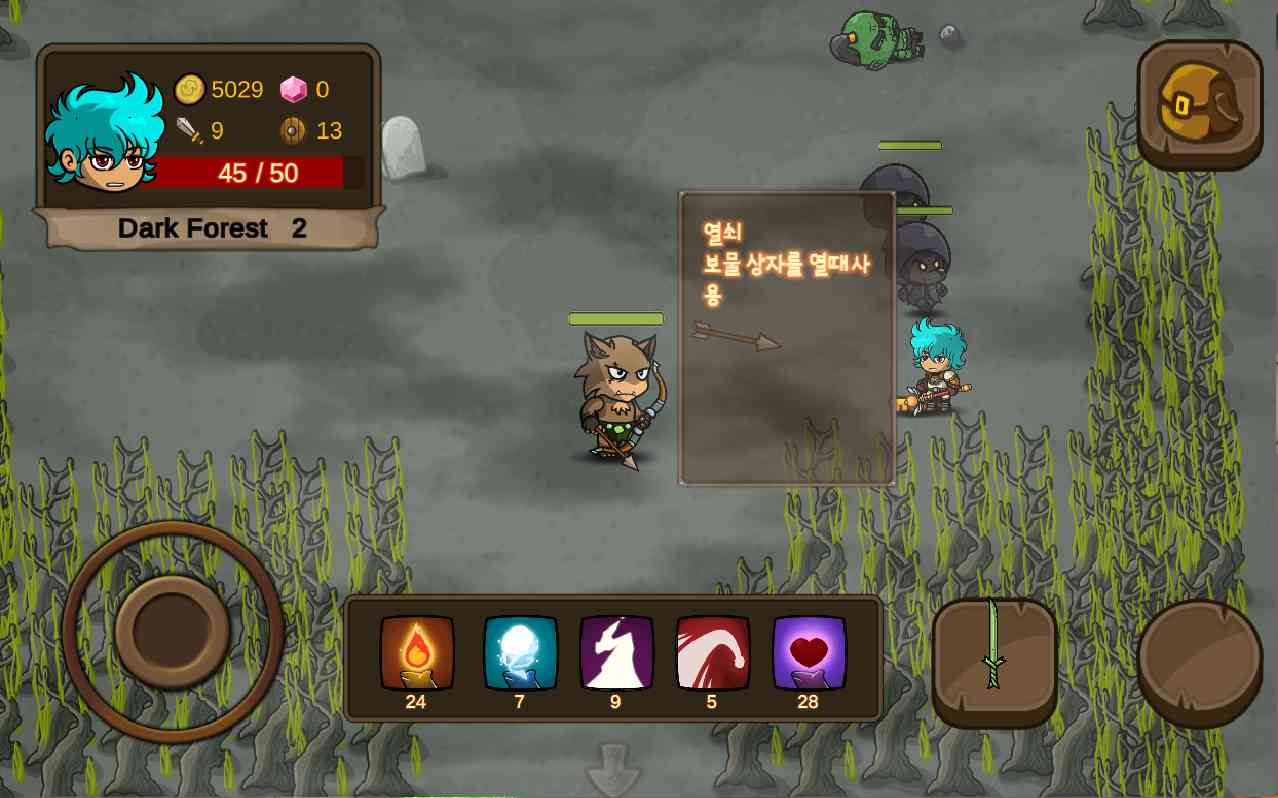The image size is (1278, 798).
Task: Click the virtual joystick knob
Action: click(172, 631)
